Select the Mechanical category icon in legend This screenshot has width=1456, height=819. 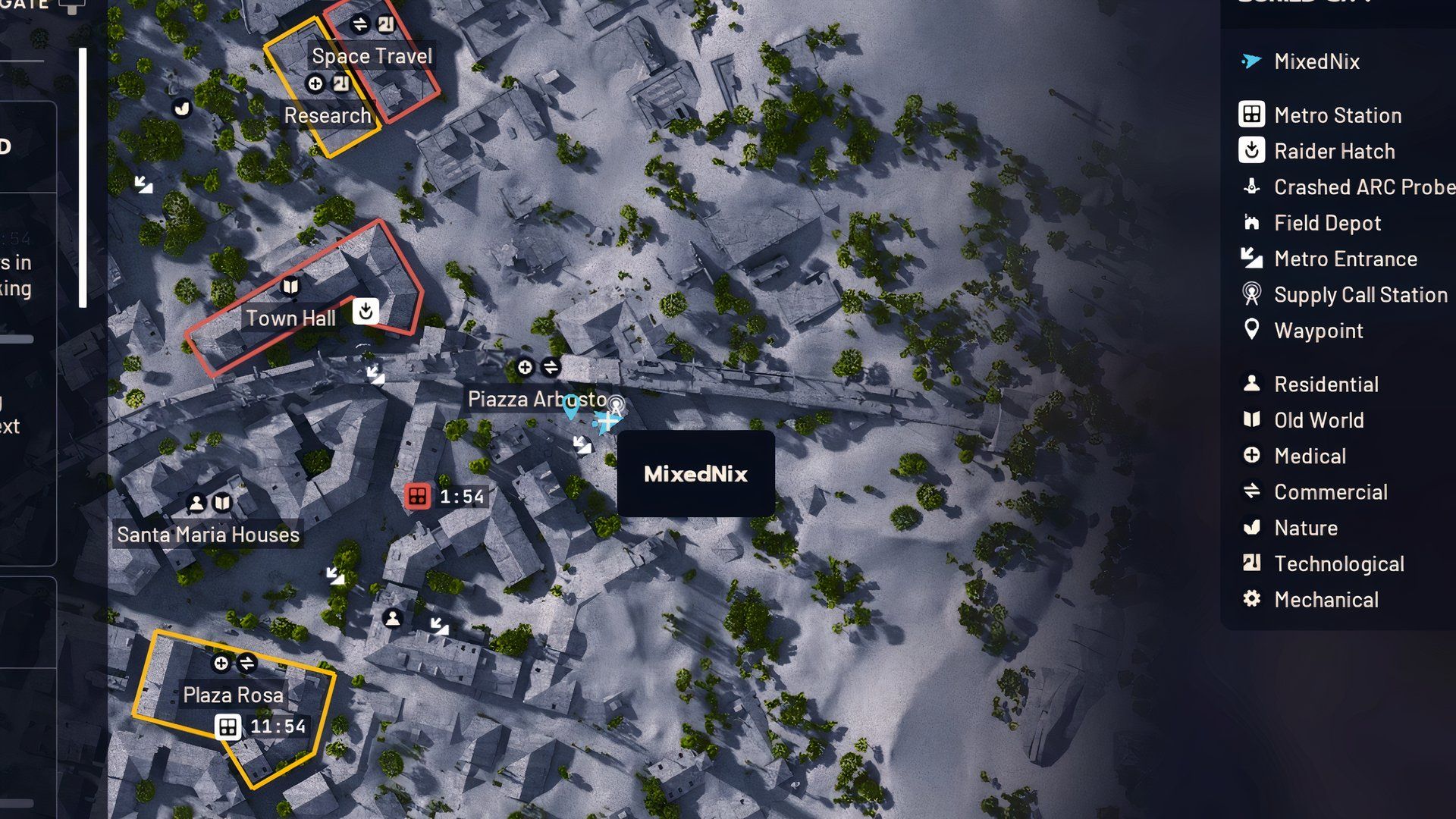(x=1250, y=599)
